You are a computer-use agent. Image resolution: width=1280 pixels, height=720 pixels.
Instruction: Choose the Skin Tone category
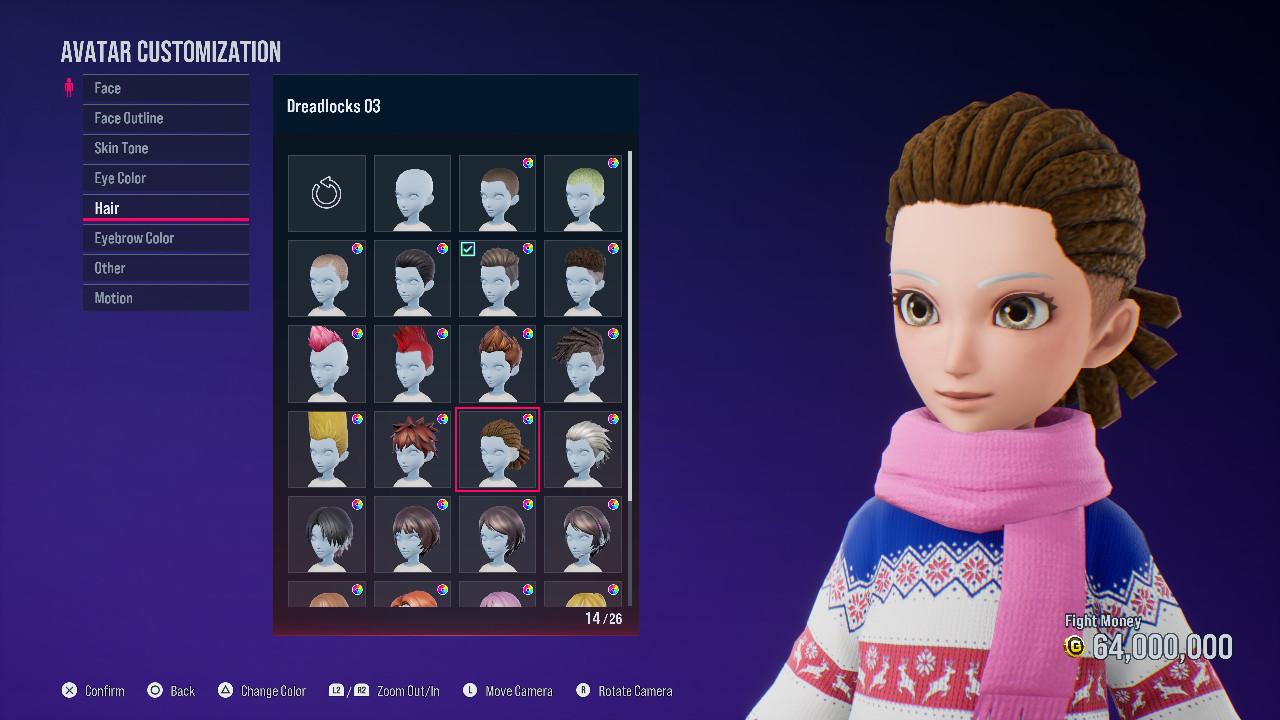pyautogui.click(x=165, y=148)
